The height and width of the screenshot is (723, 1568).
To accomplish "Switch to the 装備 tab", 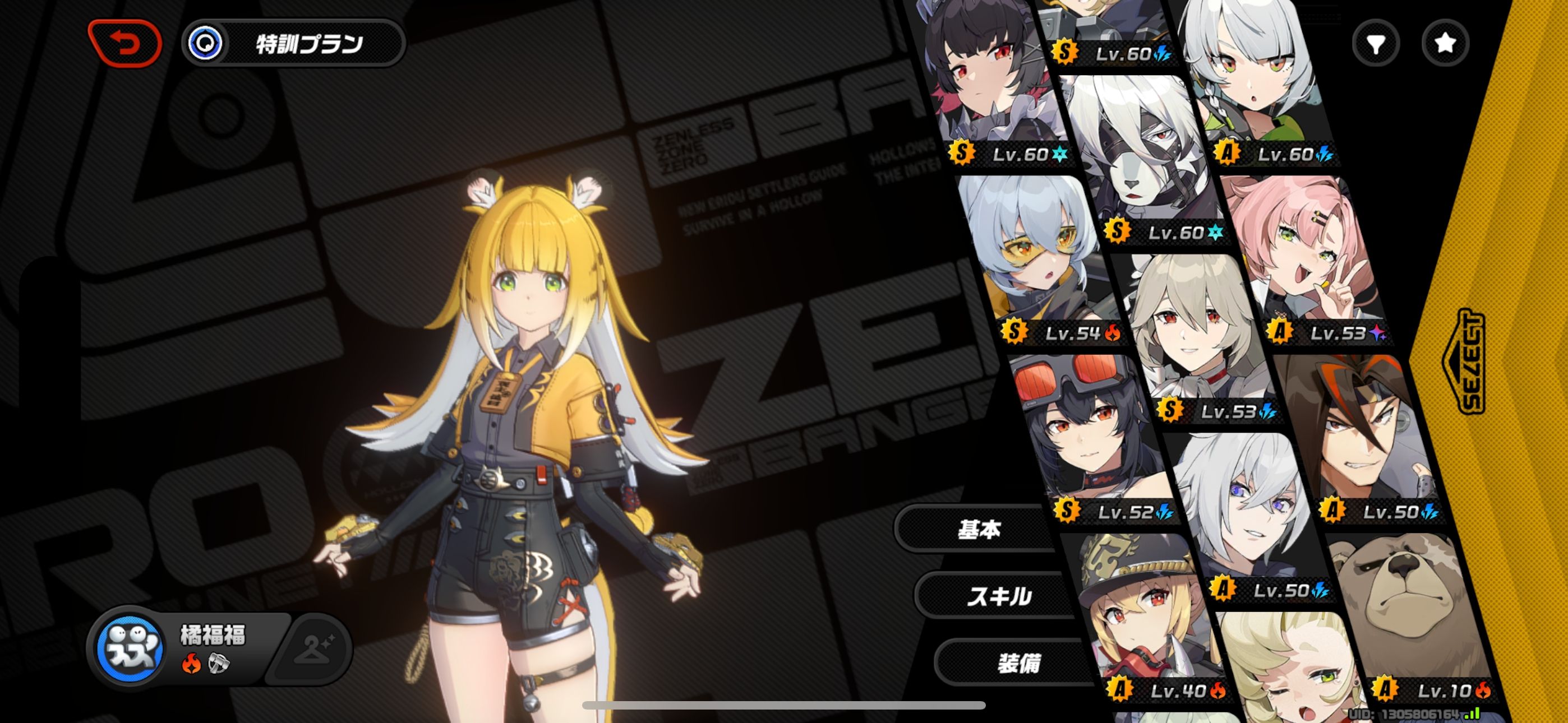I will pos(1018,662).
